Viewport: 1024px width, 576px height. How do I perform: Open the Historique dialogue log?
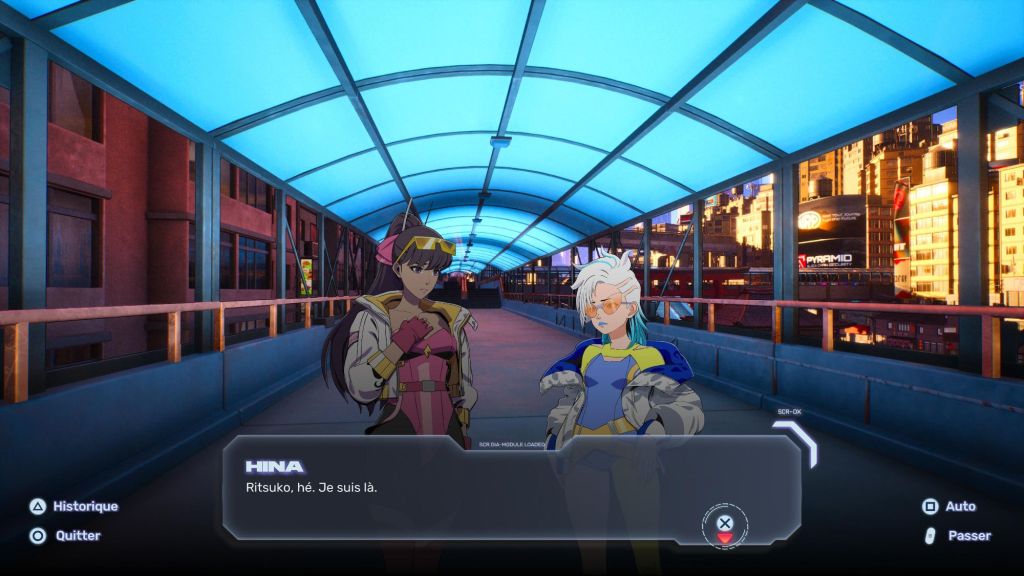click(x=73, y=506)
